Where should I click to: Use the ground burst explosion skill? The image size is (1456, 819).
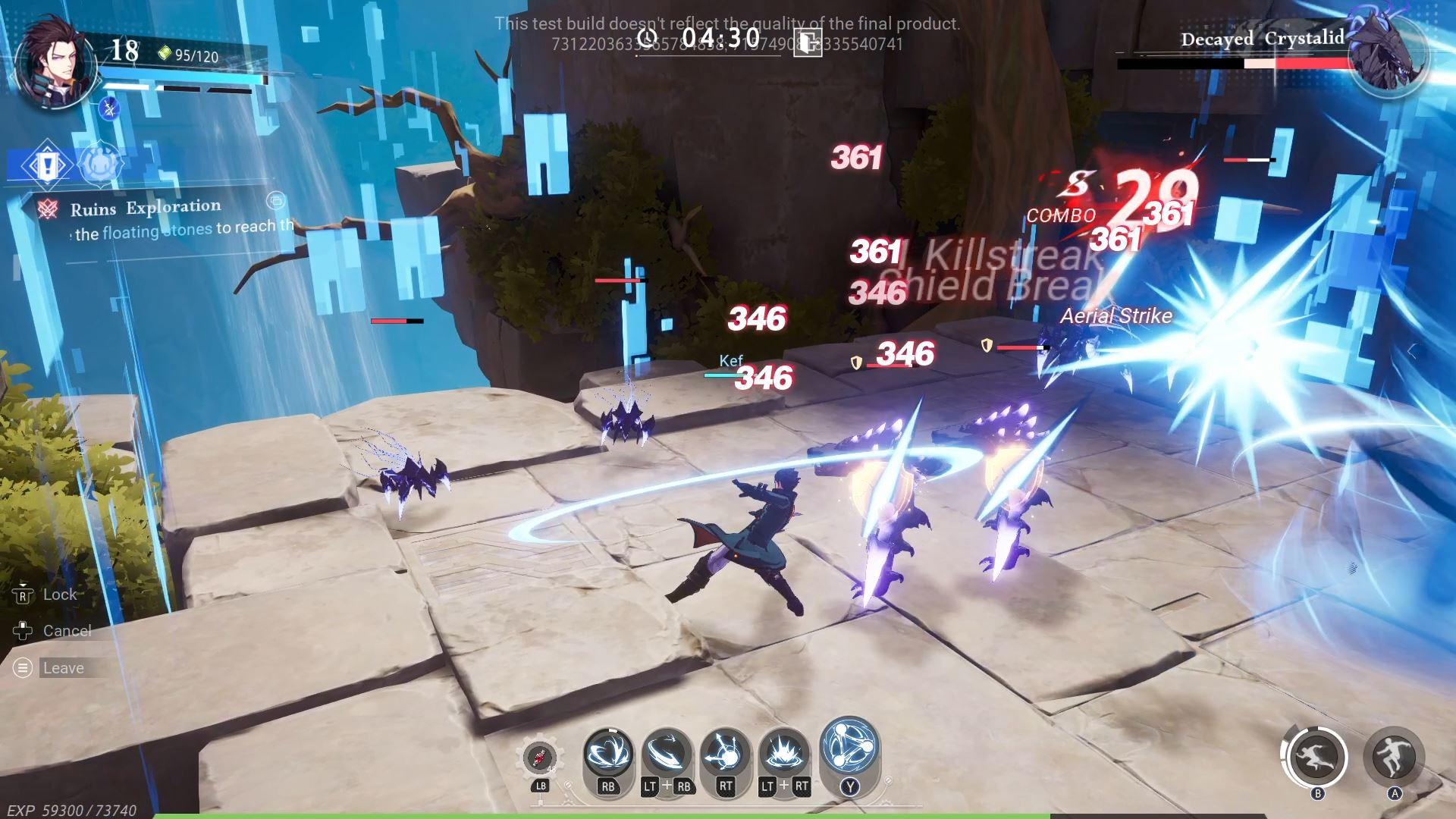[x=784, y=754]
